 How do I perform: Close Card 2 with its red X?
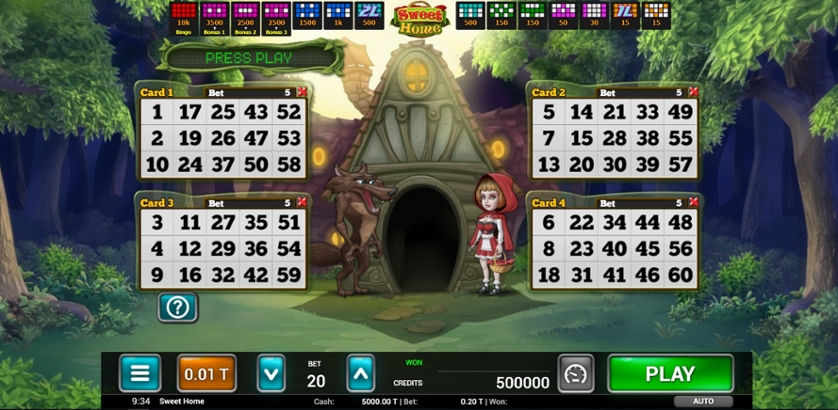694,92
